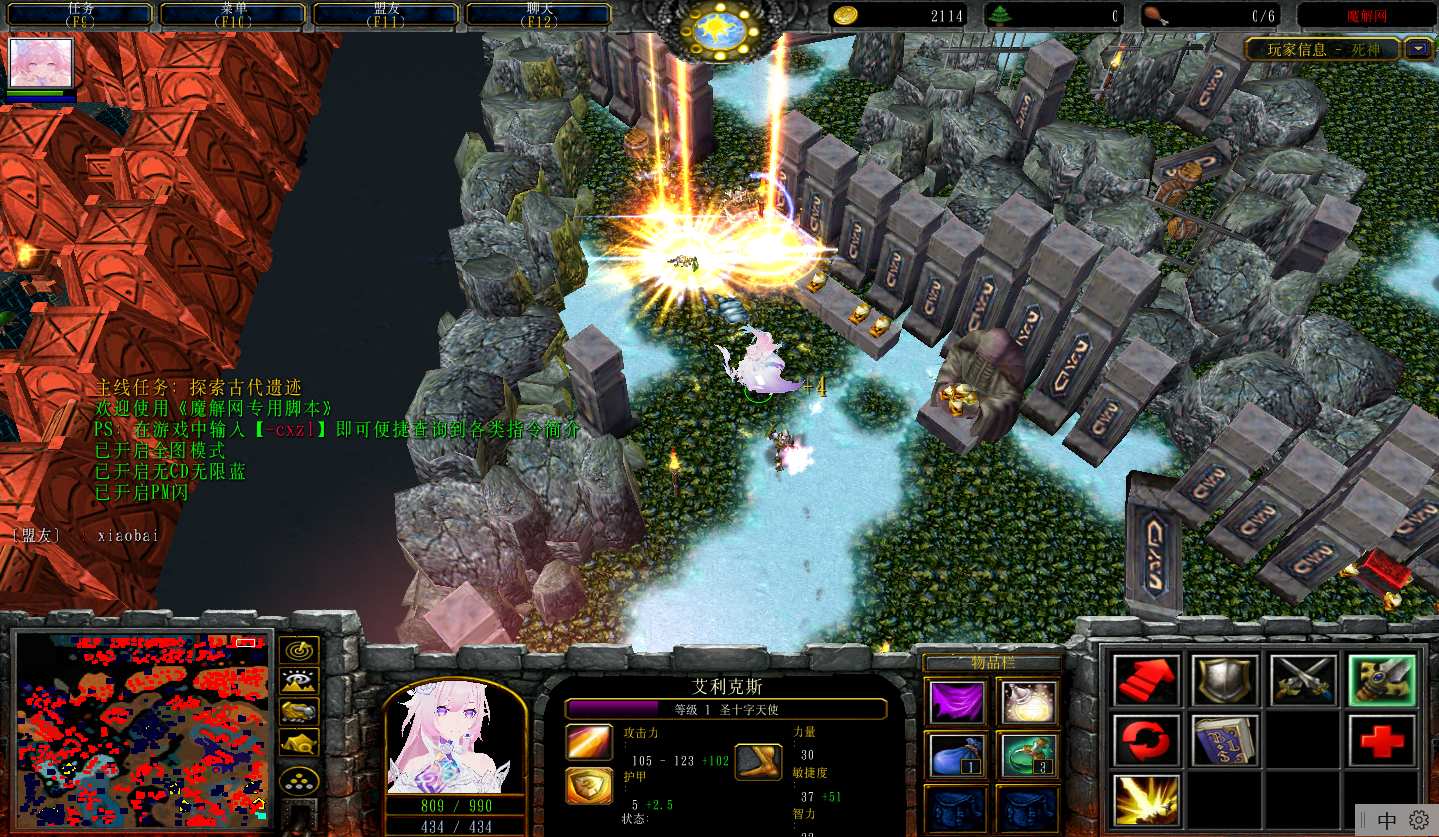Toggle the minimap ally color mode button
The image size is (1439, 837).
(x=299, y=711)
